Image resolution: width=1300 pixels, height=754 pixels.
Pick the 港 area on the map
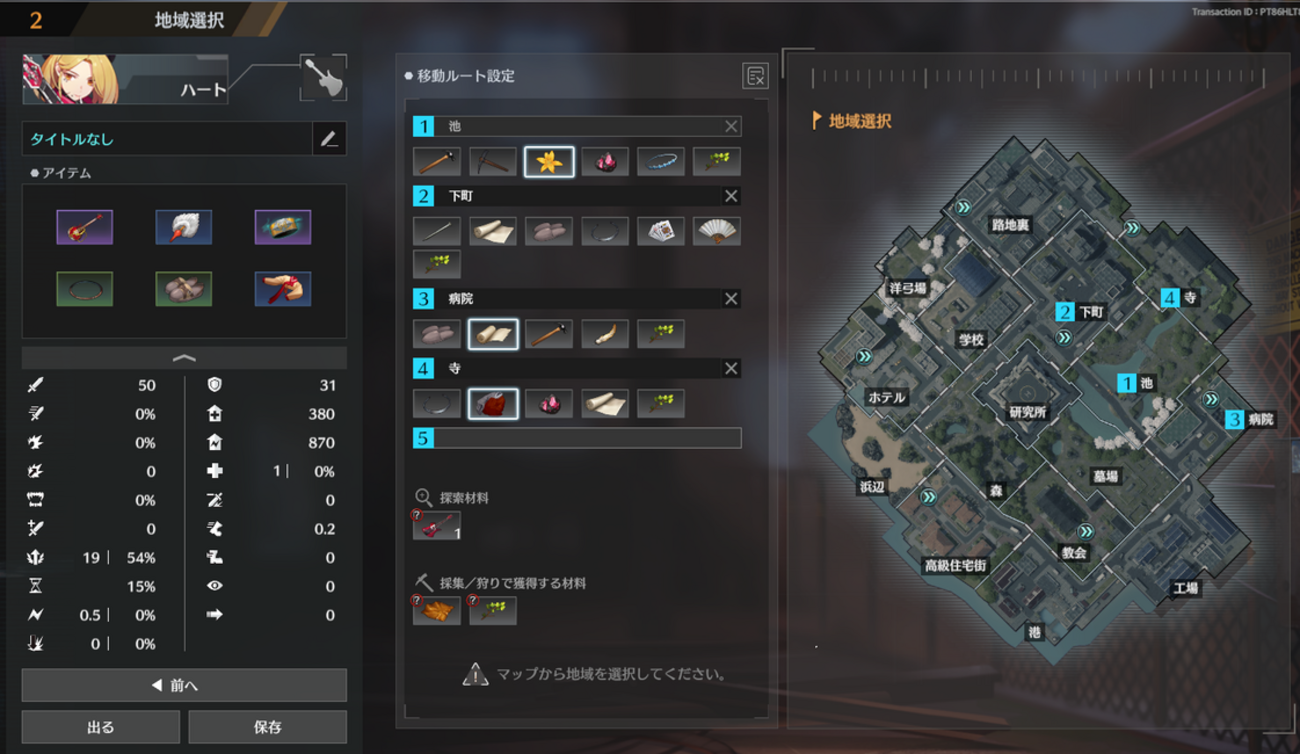(1034, 632)
